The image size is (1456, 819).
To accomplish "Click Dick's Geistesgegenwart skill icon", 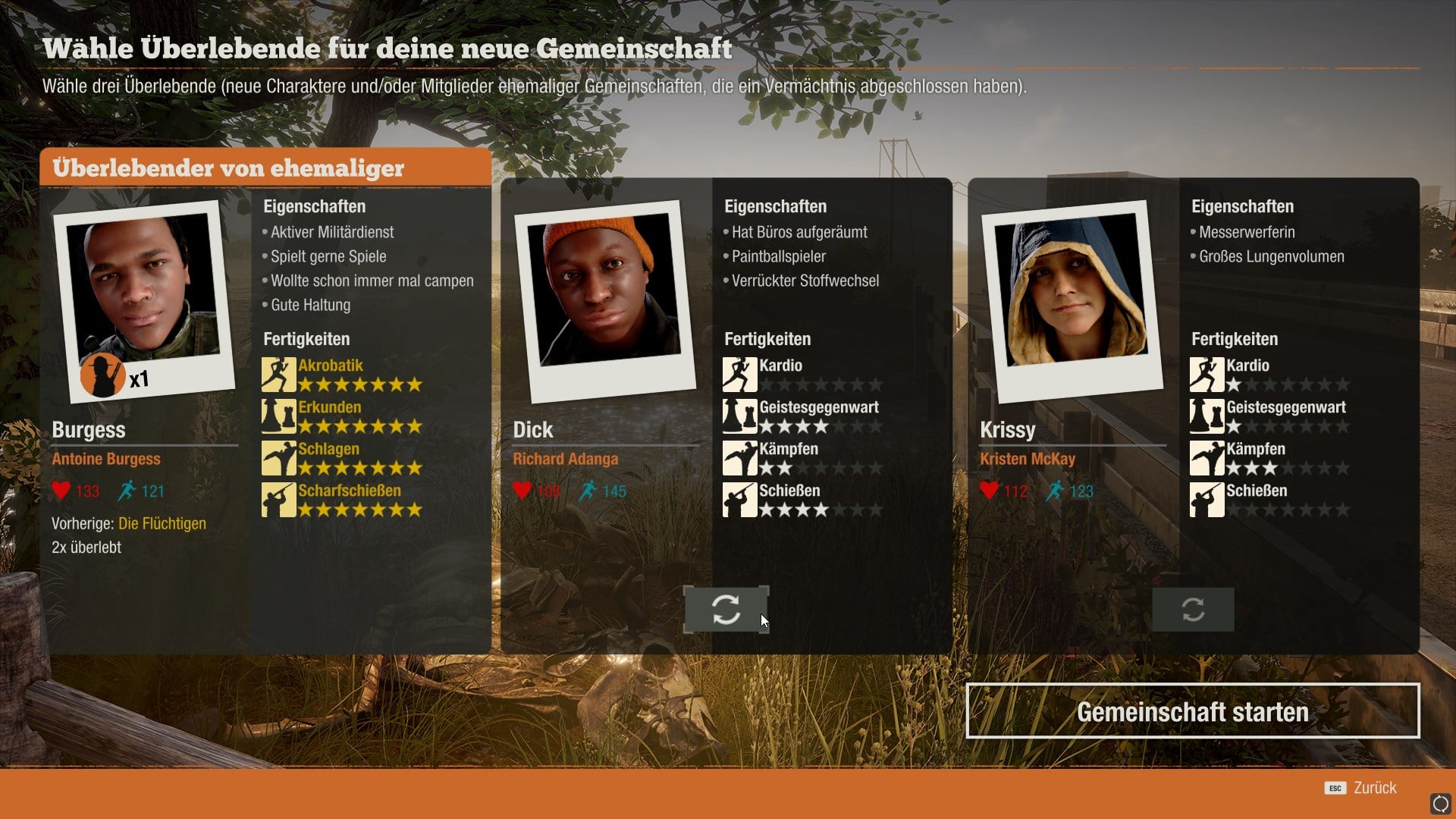I will (739, 416).
